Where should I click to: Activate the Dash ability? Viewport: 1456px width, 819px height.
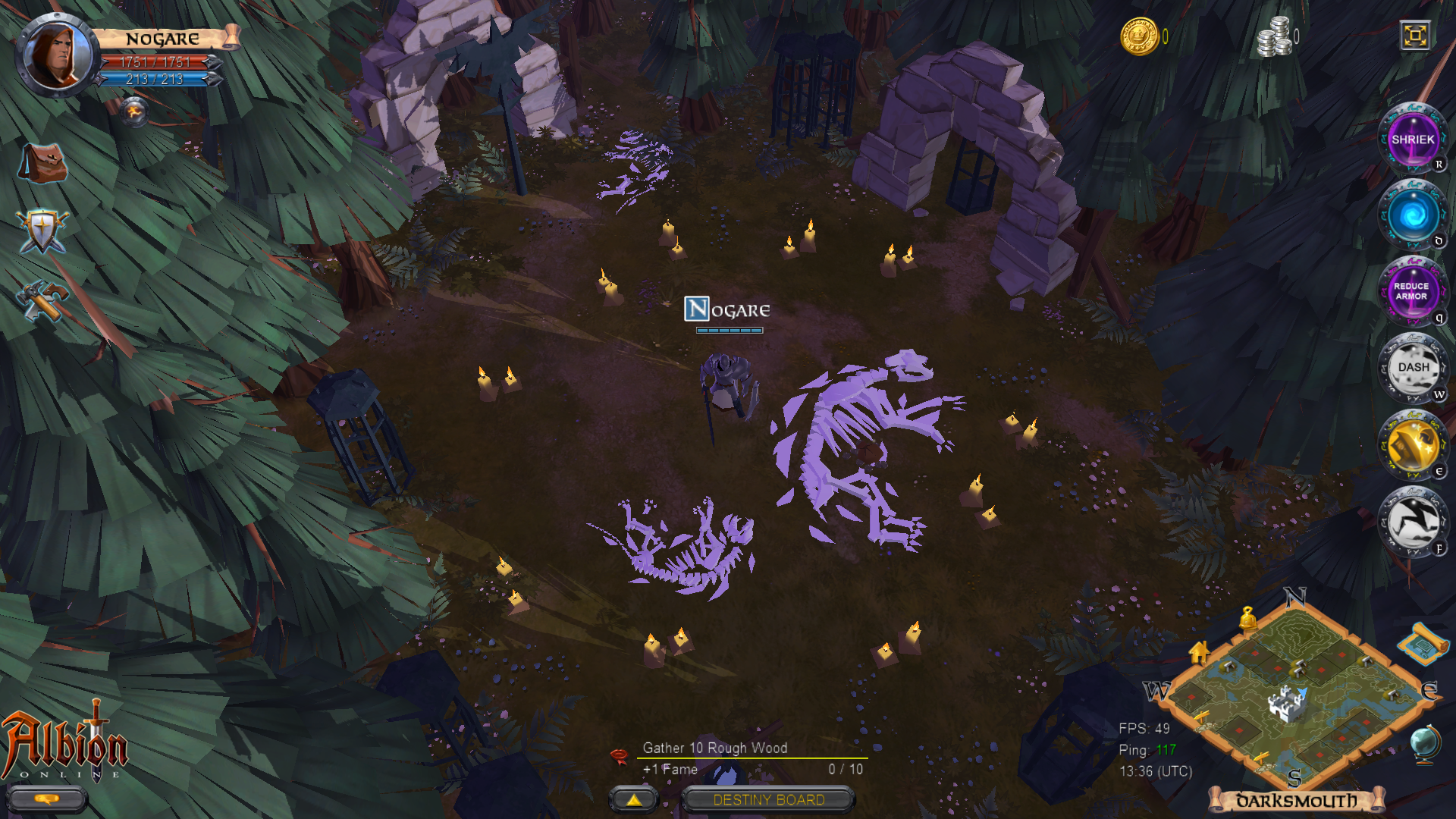1413,367
